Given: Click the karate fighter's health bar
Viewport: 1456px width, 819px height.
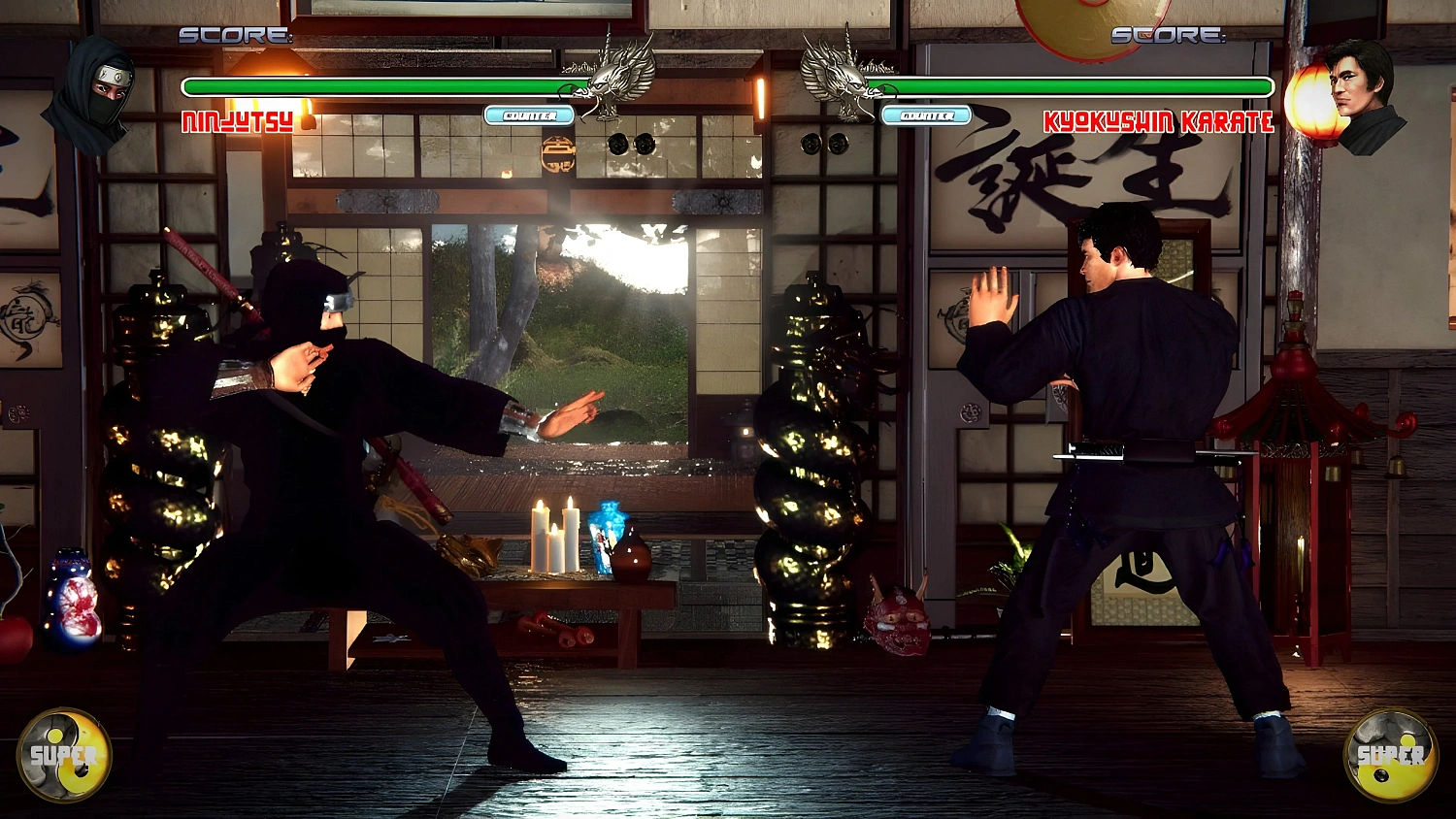Looking at the screenshot, I should (x=1077, y=86).
